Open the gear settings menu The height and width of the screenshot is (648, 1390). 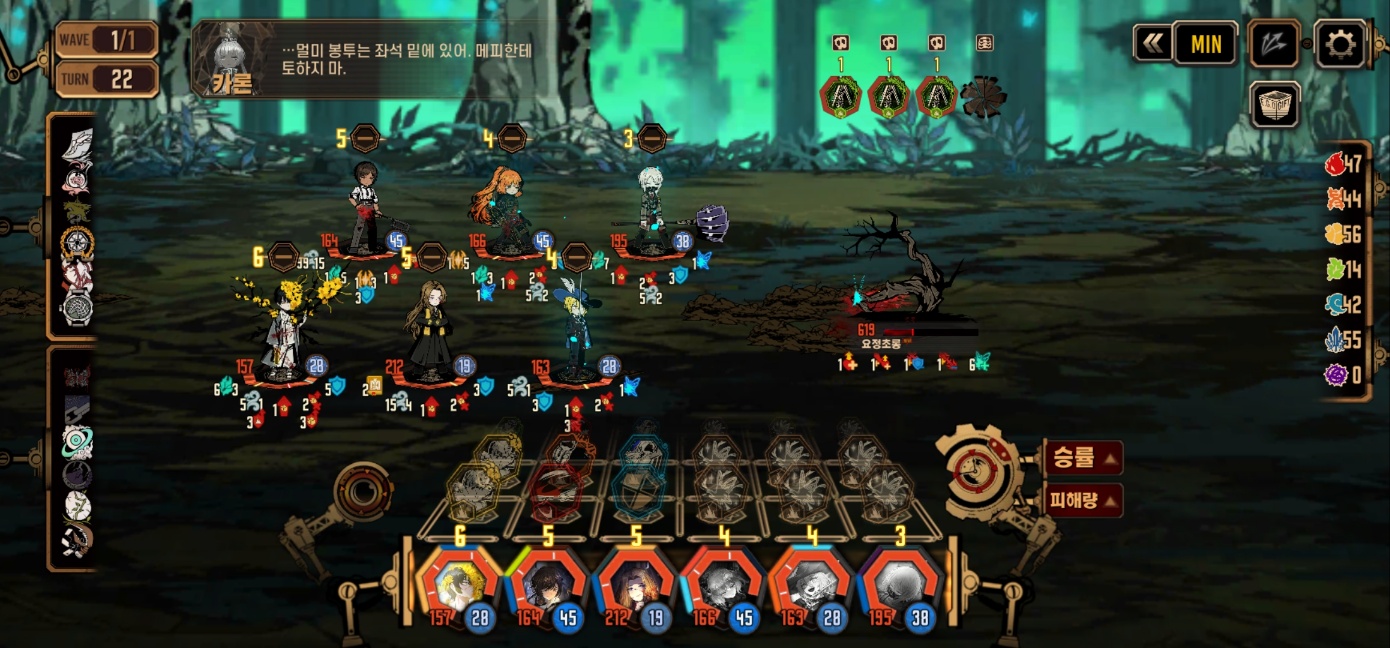tap(1340, 44)
